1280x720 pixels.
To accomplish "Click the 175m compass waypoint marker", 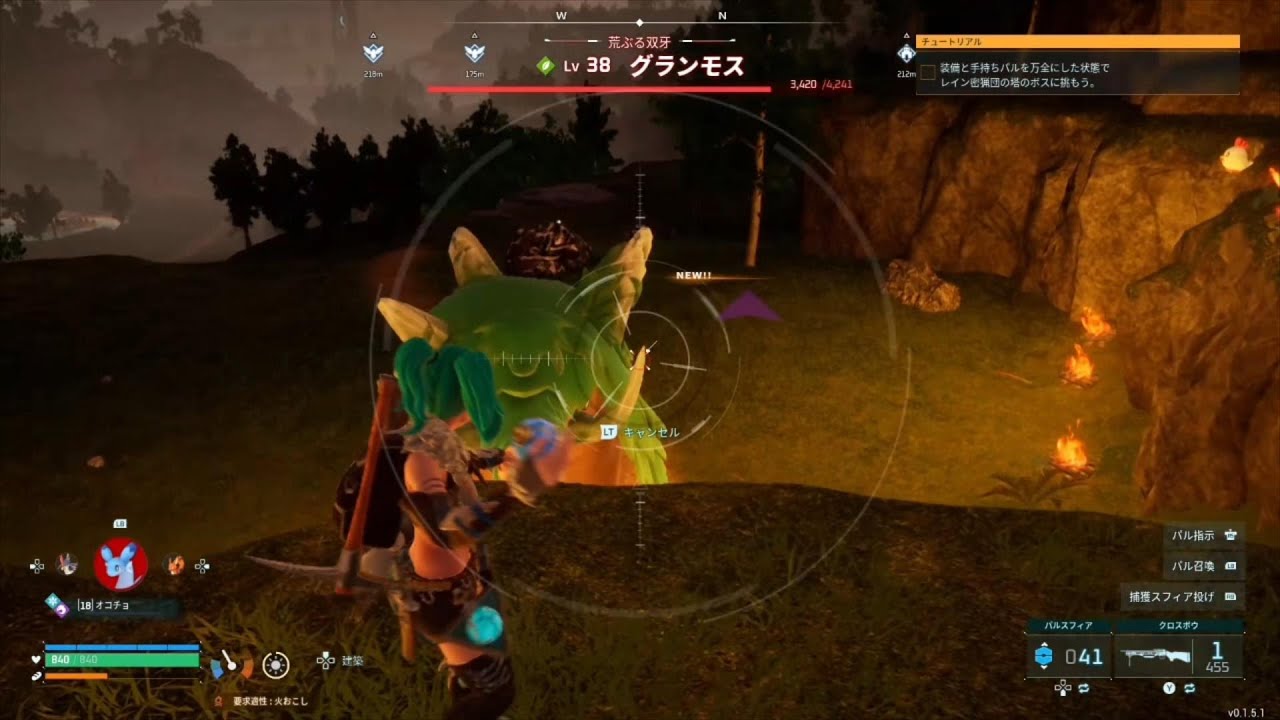I will pos(474,54).
